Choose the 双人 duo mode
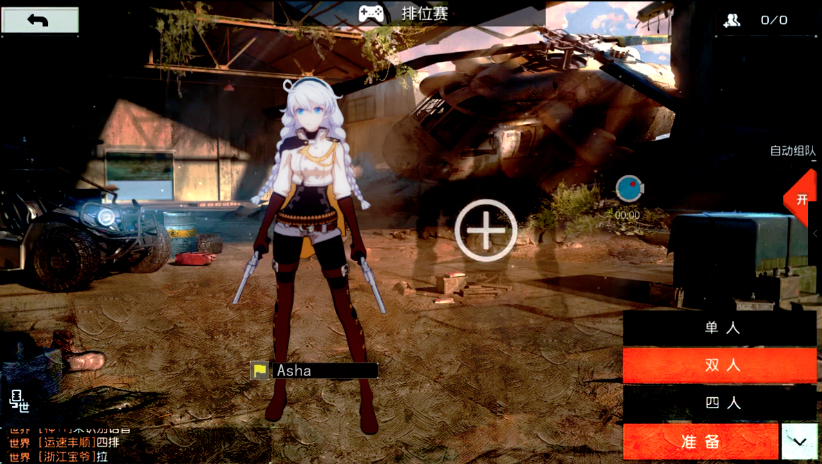 click(720, 365)
